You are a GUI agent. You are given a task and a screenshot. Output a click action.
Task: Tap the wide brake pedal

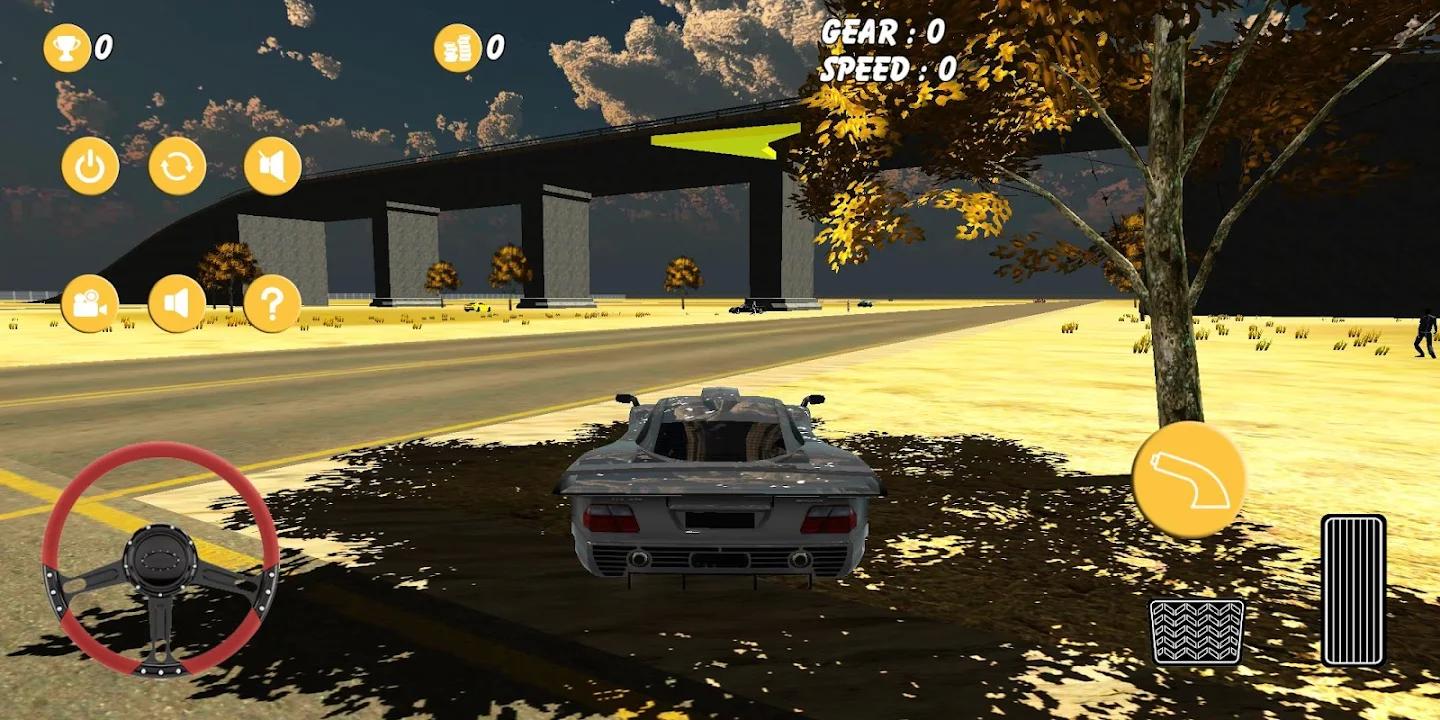(1196, 631)
